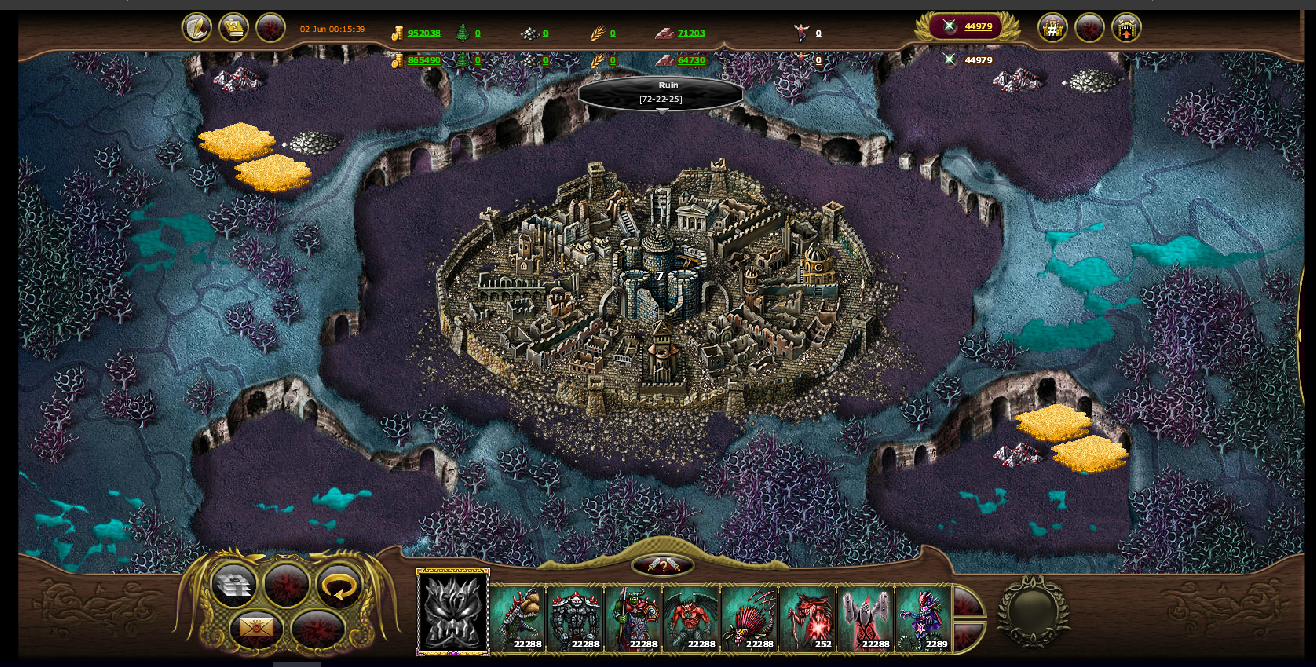Click the quill feather icon button

click(x=196, y=27)
